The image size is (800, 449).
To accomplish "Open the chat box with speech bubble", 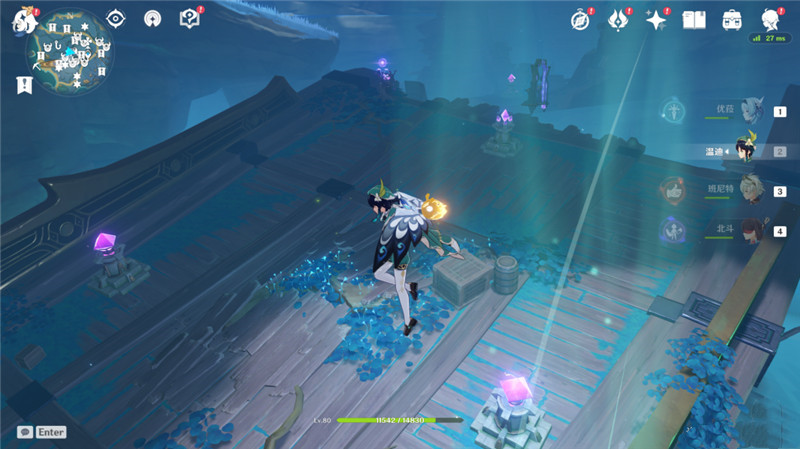I will click(41, 432).
